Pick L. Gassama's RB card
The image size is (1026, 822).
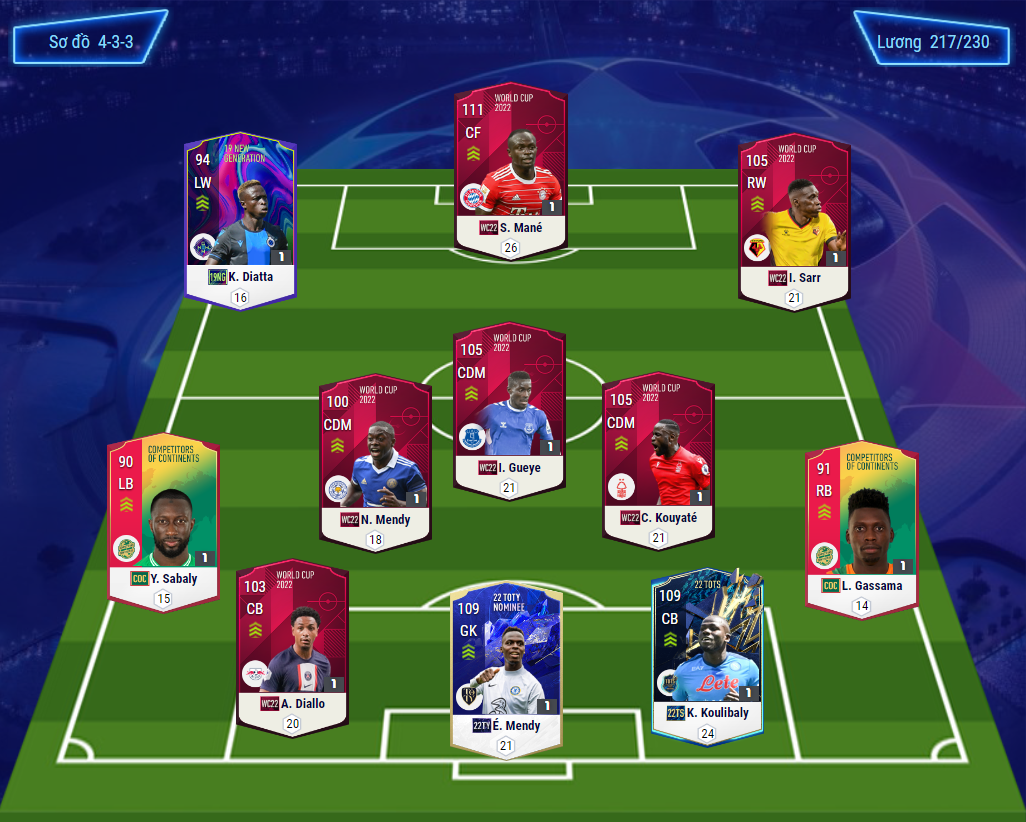coord(861,525)
